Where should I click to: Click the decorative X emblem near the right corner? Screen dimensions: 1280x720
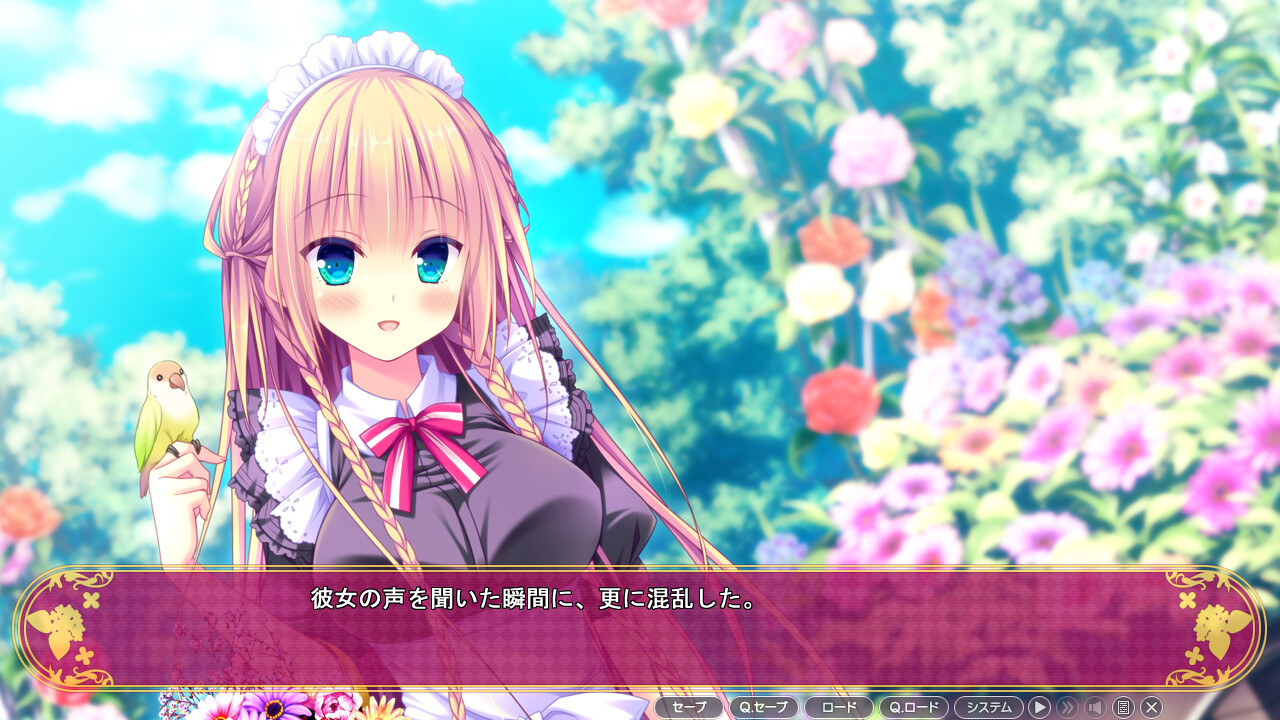click(1186, 598)
